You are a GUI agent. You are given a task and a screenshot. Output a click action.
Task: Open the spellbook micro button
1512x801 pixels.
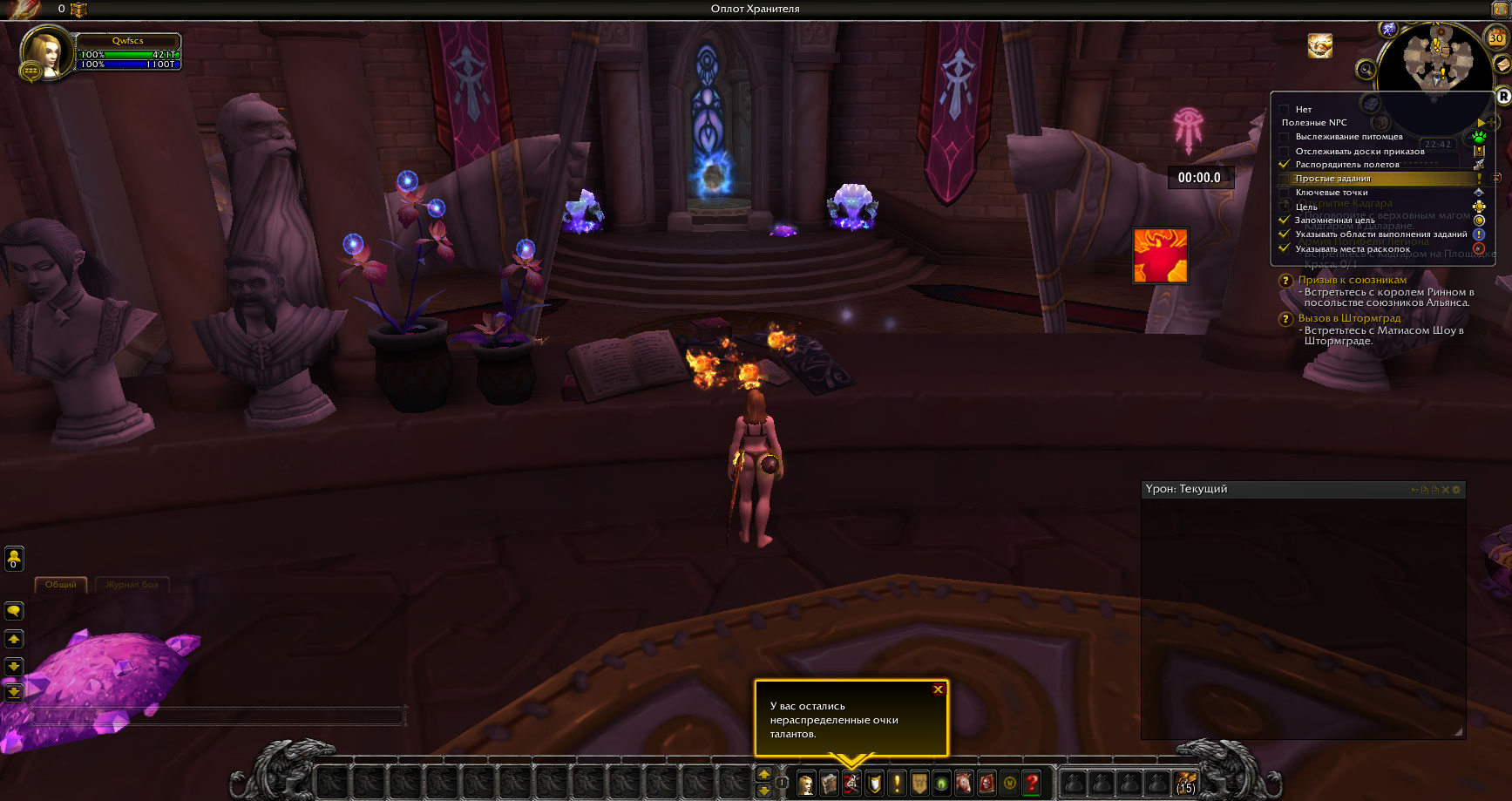tap(830, 783)
